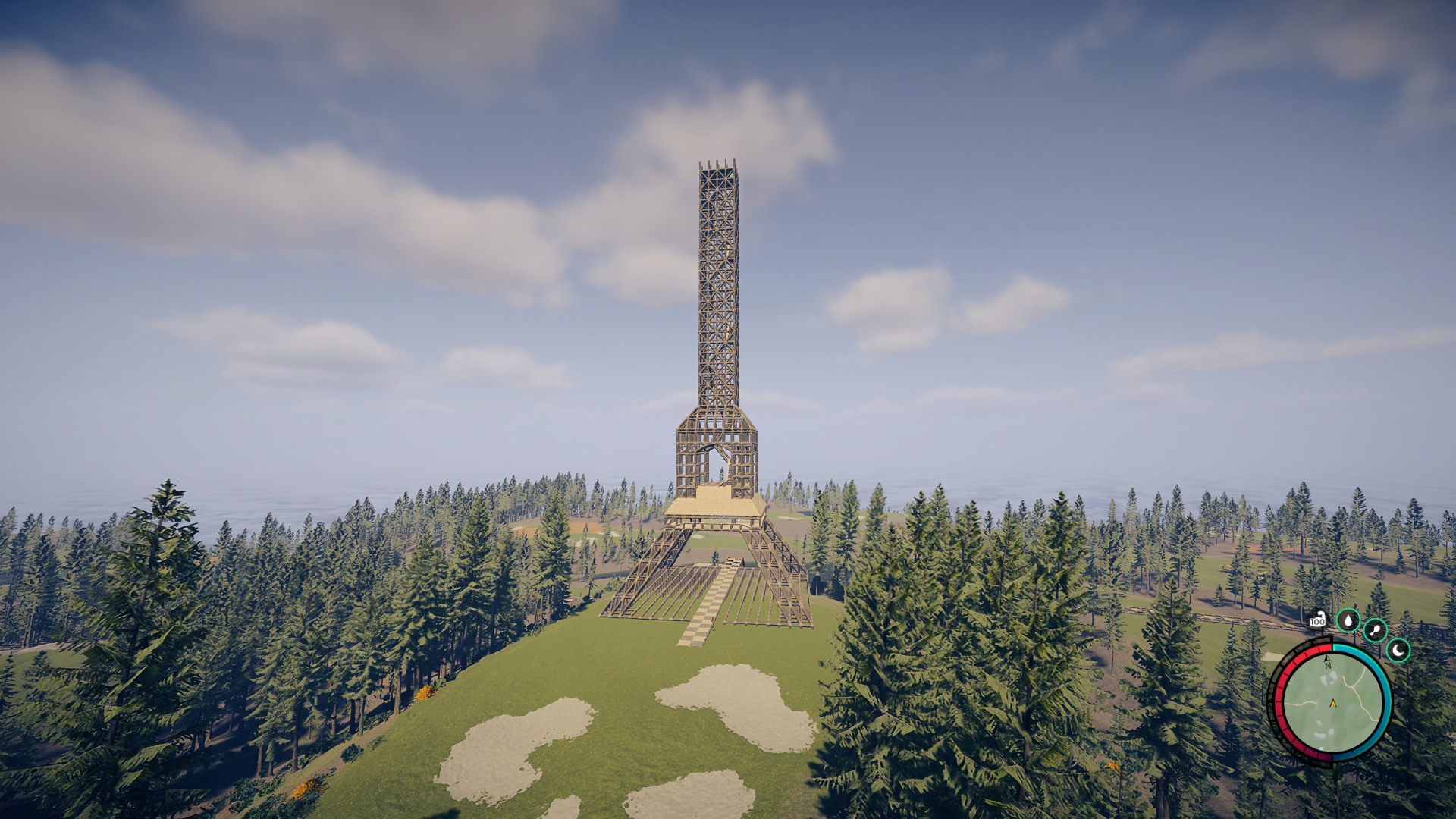Click the padlock icon showing 100
The height and width of the screenshot is (819, 1456).
[x=1318, y=620]
